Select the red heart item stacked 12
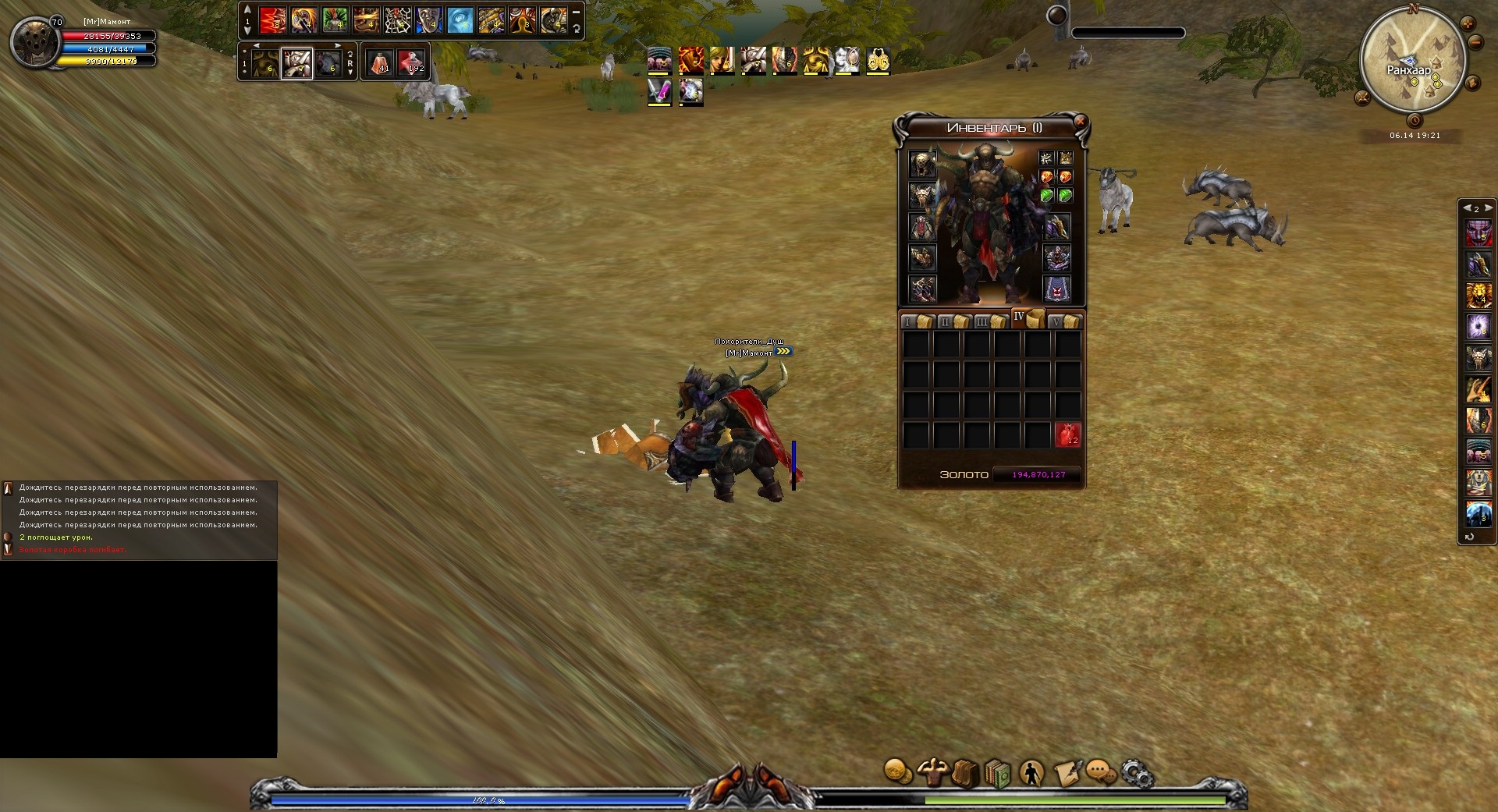 point(1067,435)
